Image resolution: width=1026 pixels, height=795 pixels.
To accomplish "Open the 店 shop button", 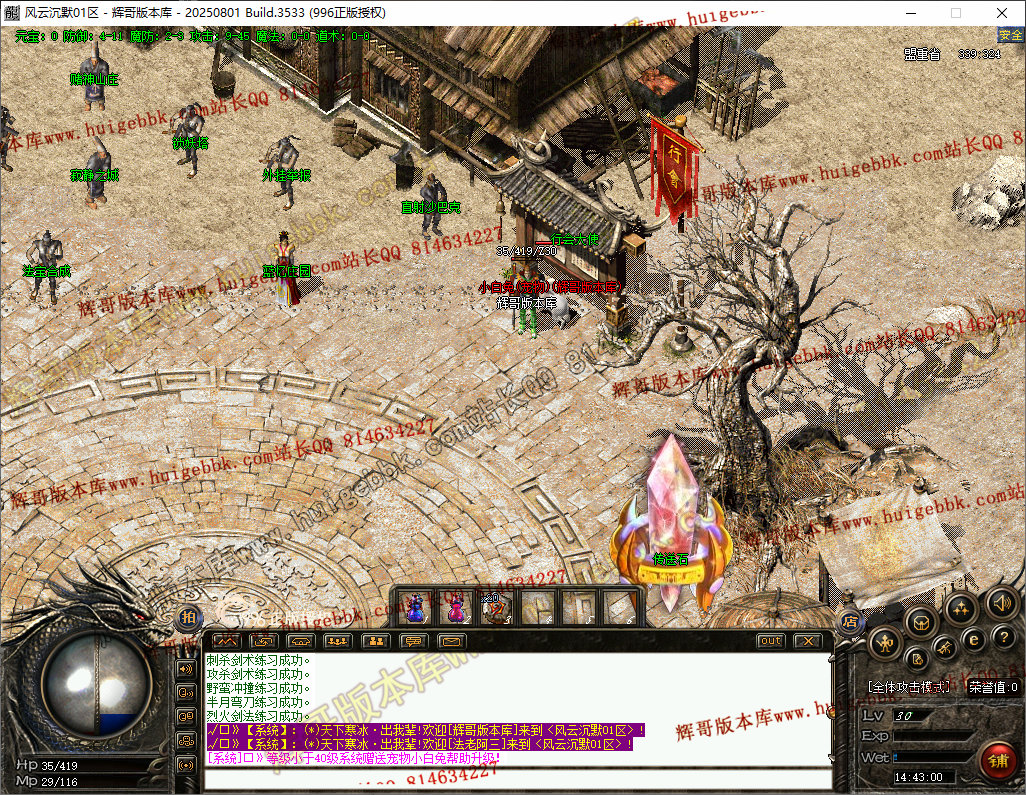I will coord(849,620).
